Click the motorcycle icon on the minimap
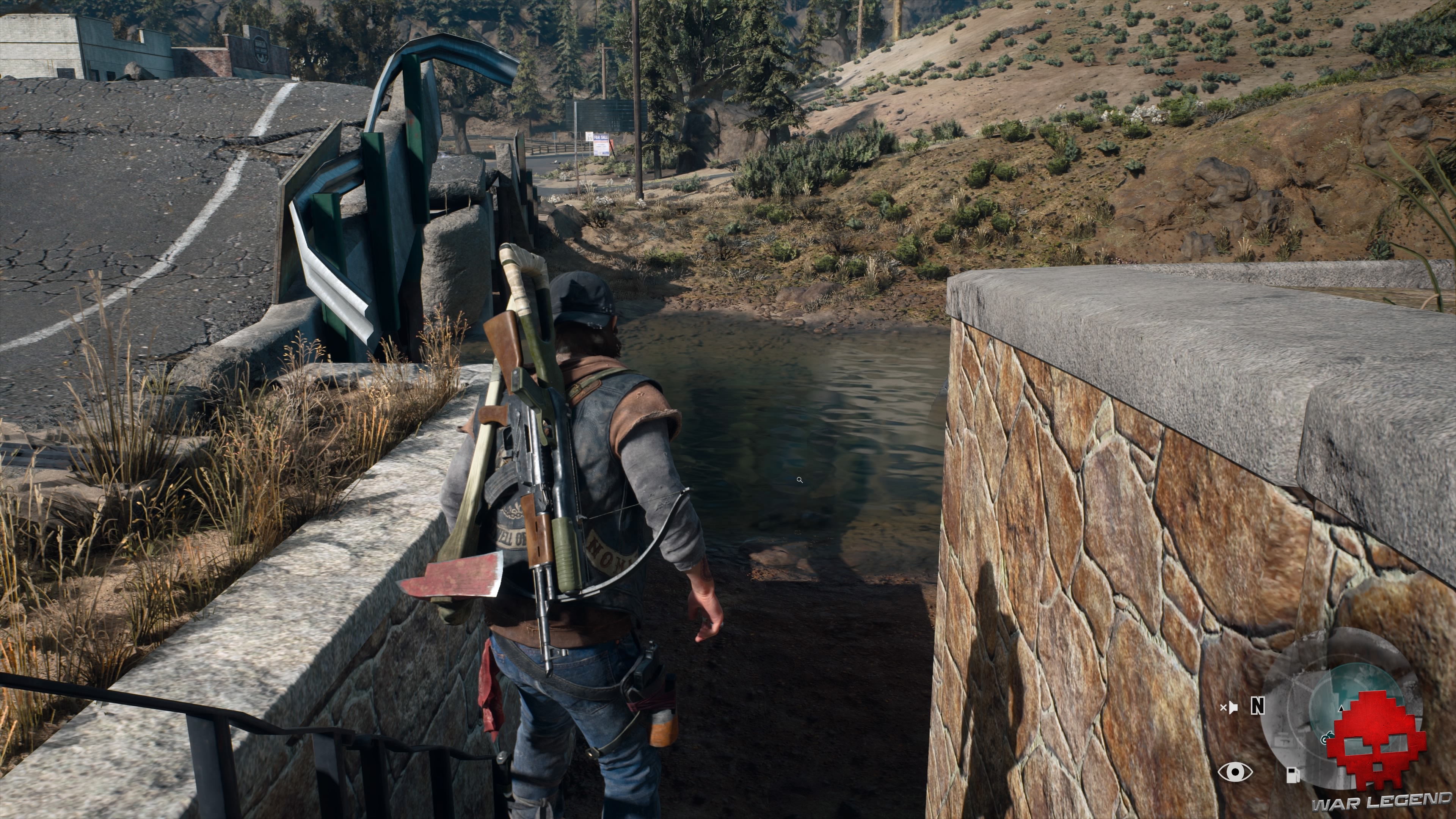This screenshot has height=819, width=1456. (1328, 739)
